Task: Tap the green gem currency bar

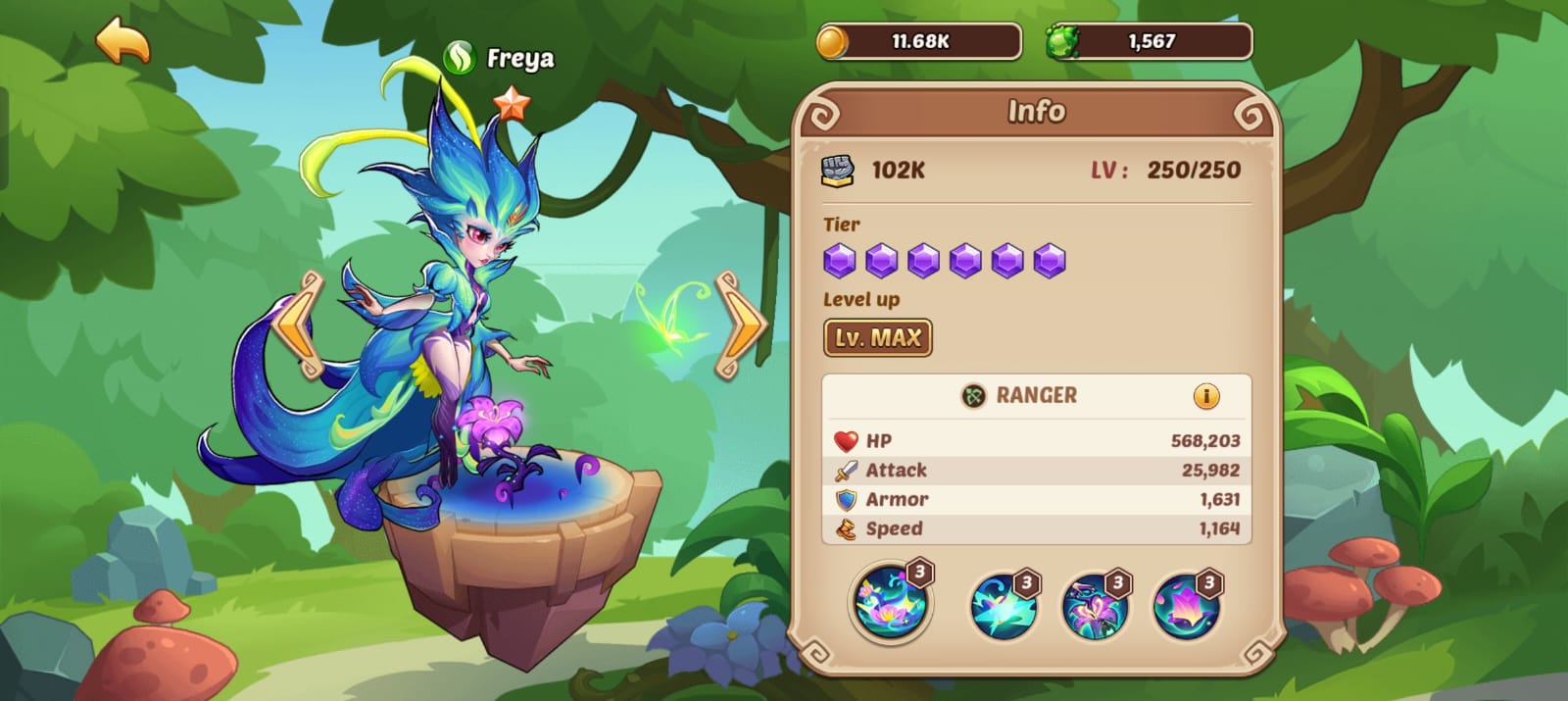Action: (x=1150, y=42)
